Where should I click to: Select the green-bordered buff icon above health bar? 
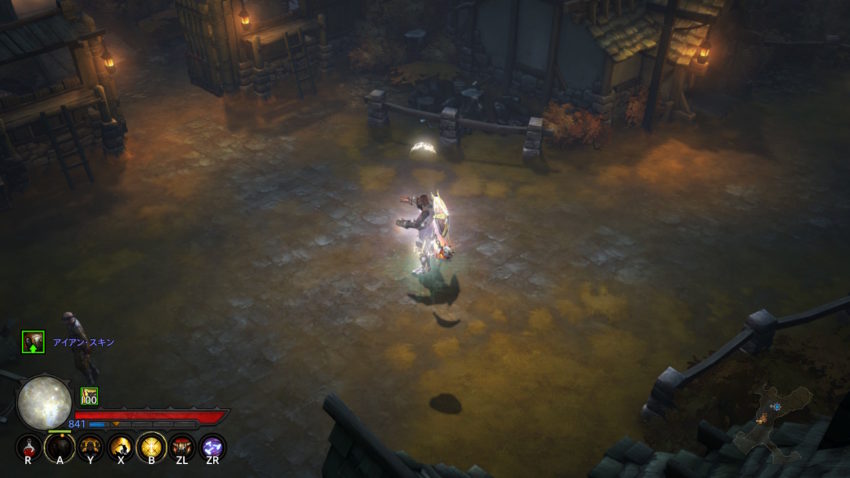coord(89,396)
